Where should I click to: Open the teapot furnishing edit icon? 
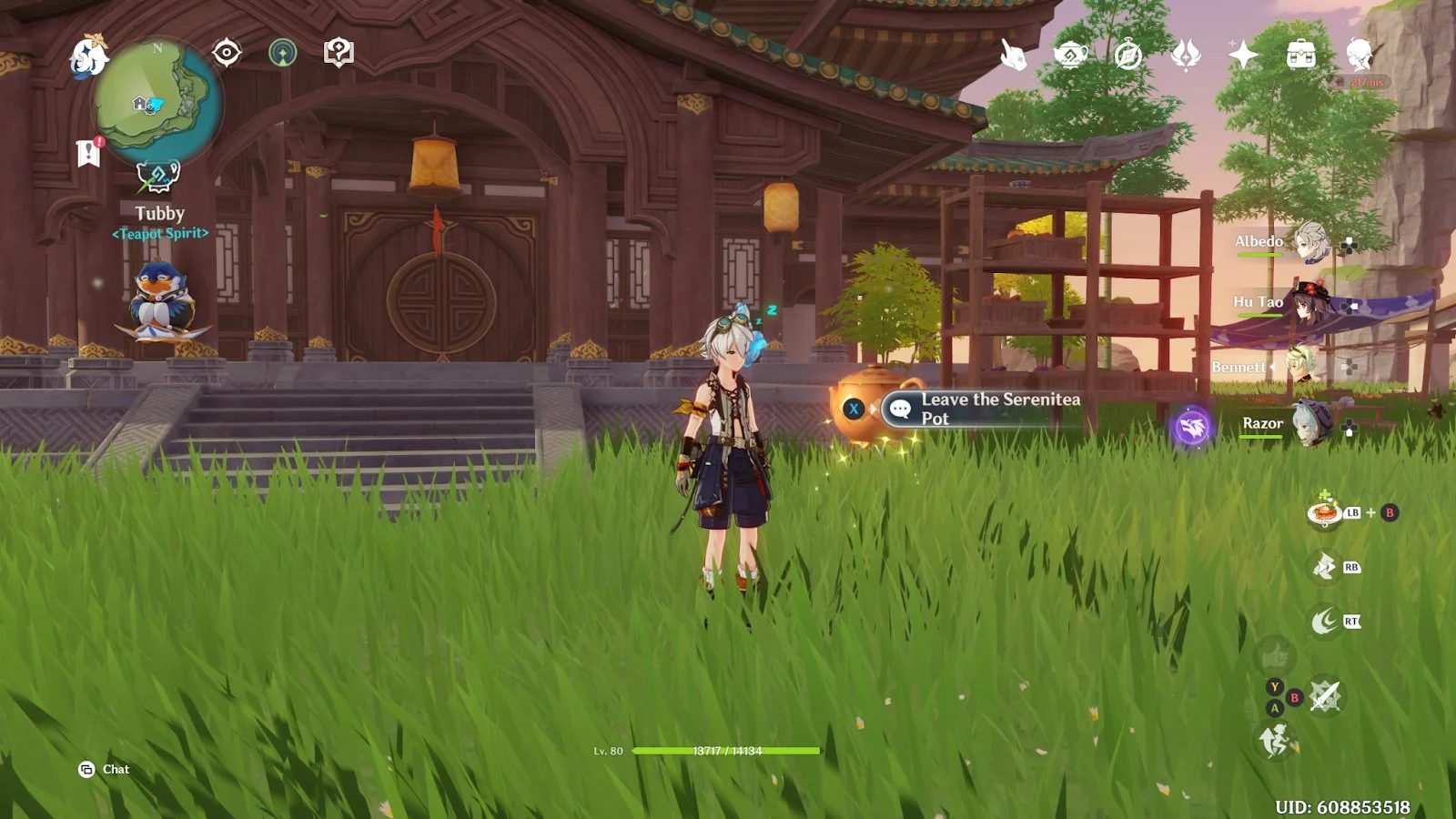pos(157,176)
